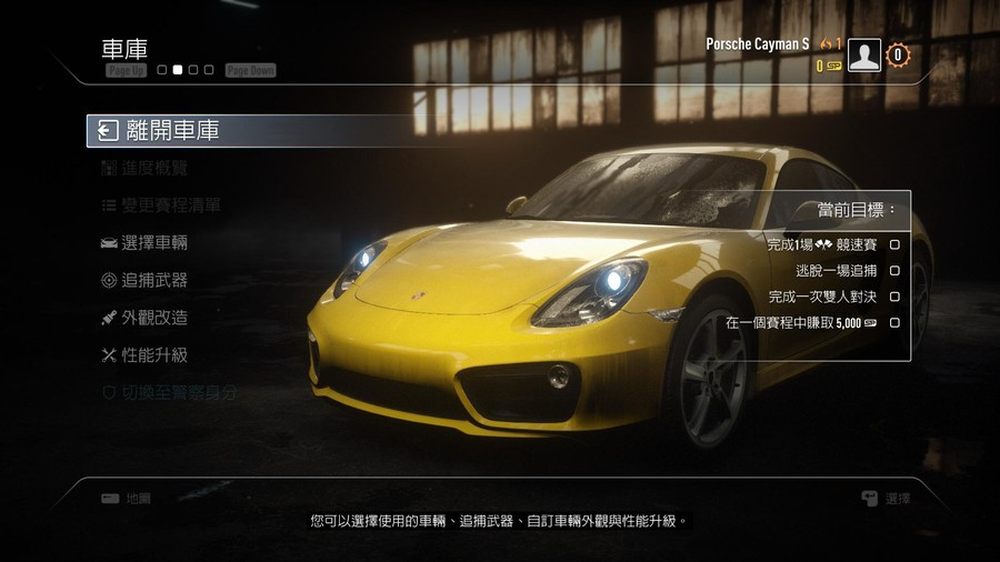Screen dimensions: 1000x562
Task: Open the 進度概覽 progress overview entry
Action: pos(154,168)
